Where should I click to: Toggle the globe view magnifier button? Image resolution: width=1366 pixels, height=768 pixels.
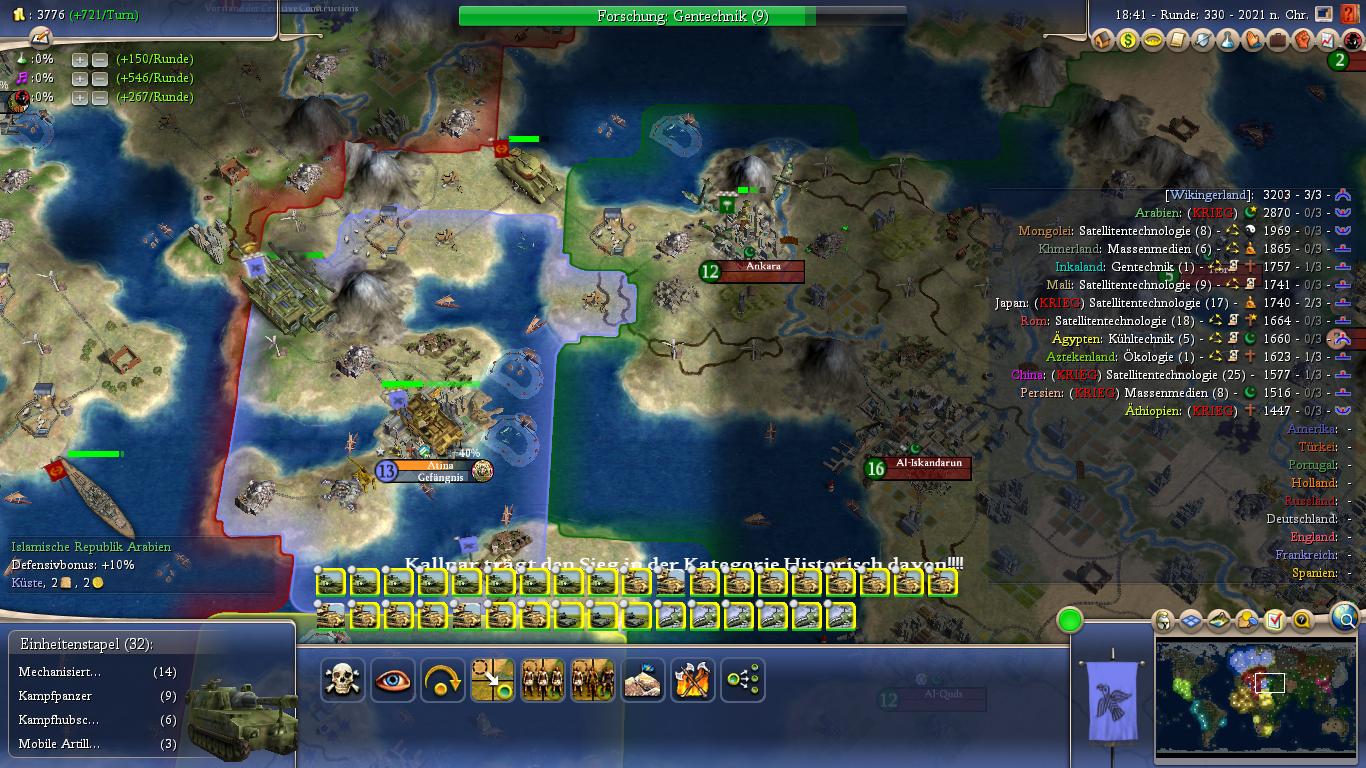pos(1345,617)
